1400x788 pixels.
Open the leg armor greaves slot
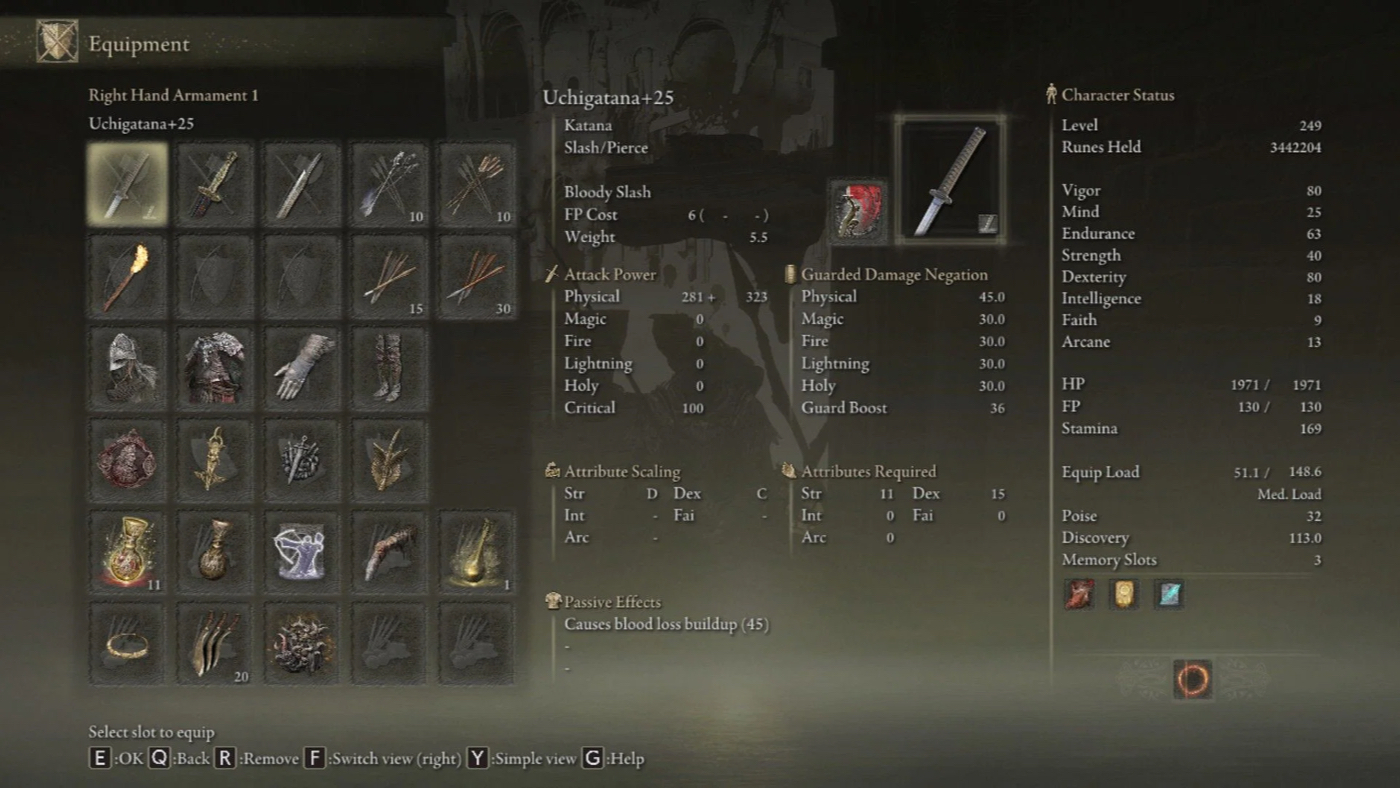pyautogui.click(x=389, y=368)
